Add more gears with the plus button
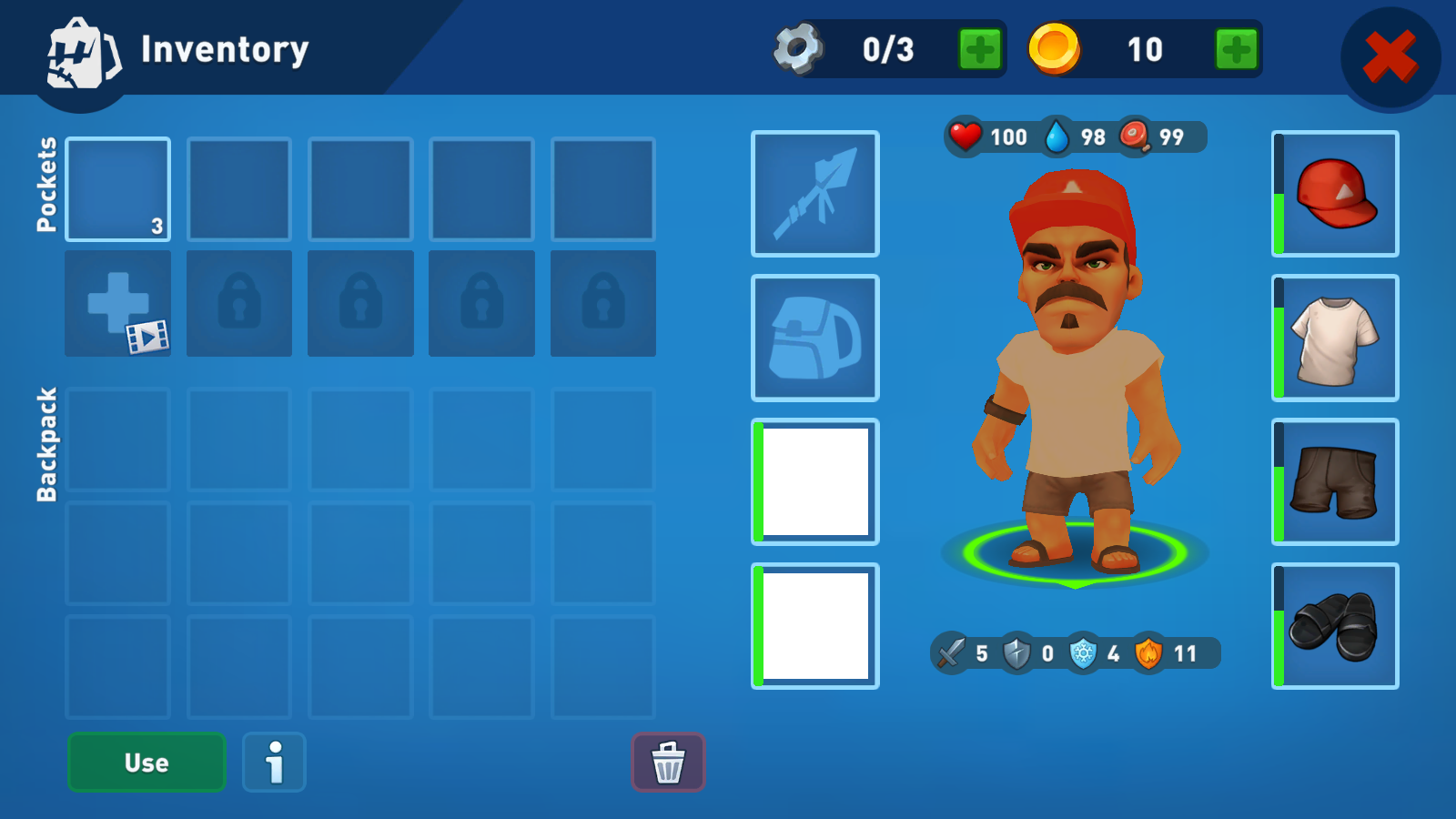Image resolution: width=1456 pixels, height=819 pixels. click(980, 49)
